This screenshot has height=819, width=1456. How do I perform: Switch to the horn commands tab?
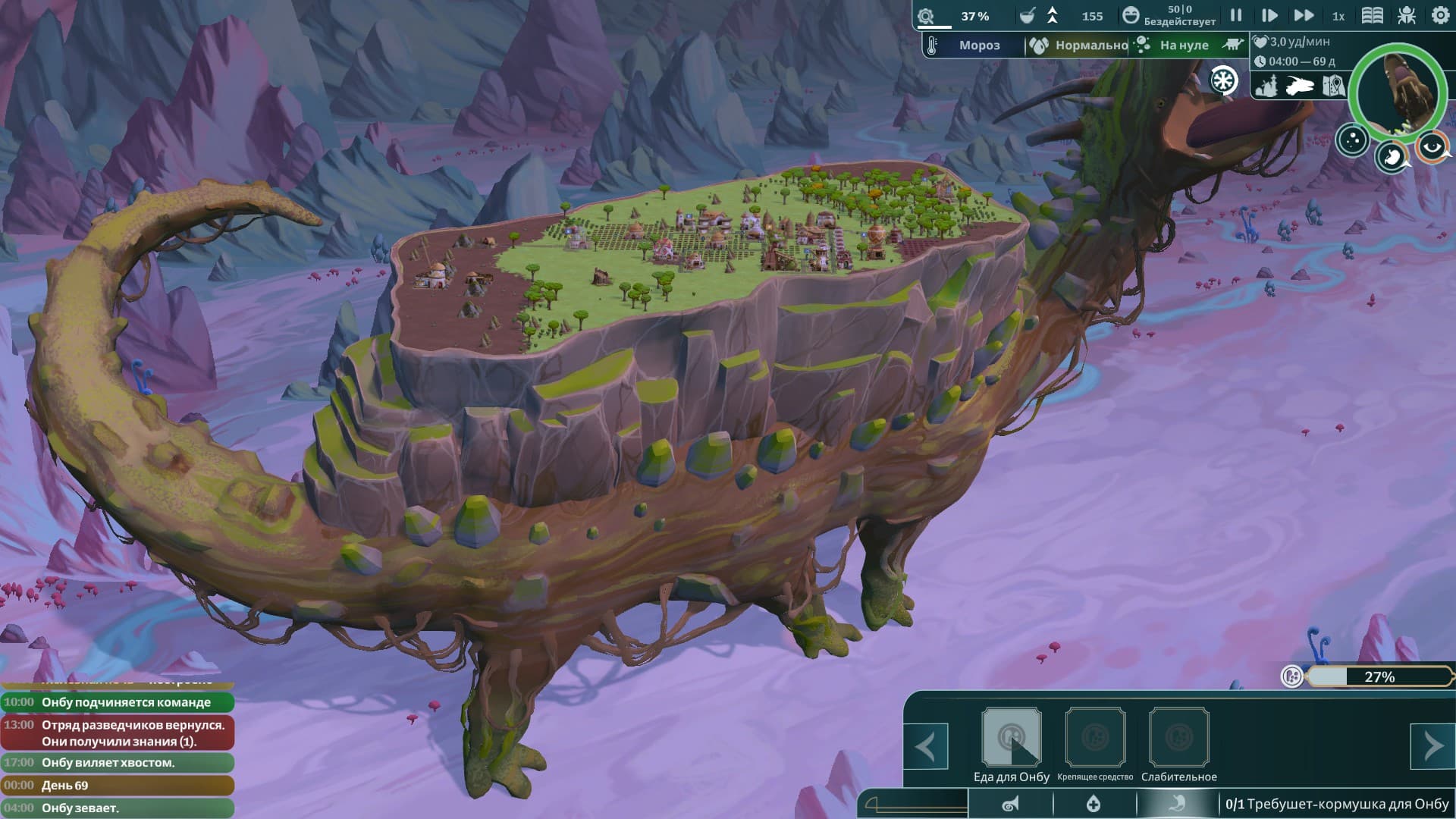coord(1011,804)
